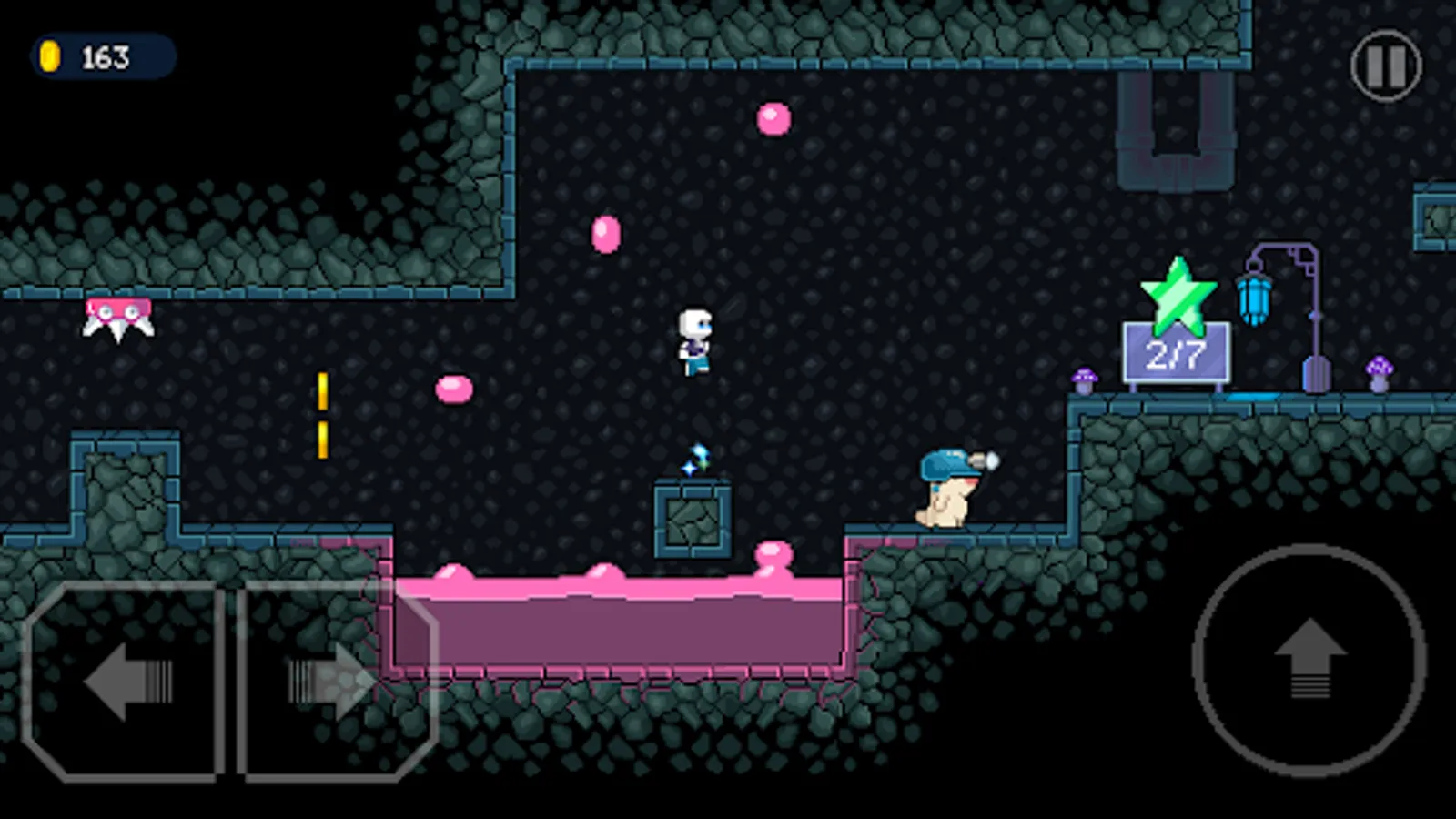Tap the coin count reading 163
Screen dimensions: 1456x819
pyautogui.click(x=105, y=56)
